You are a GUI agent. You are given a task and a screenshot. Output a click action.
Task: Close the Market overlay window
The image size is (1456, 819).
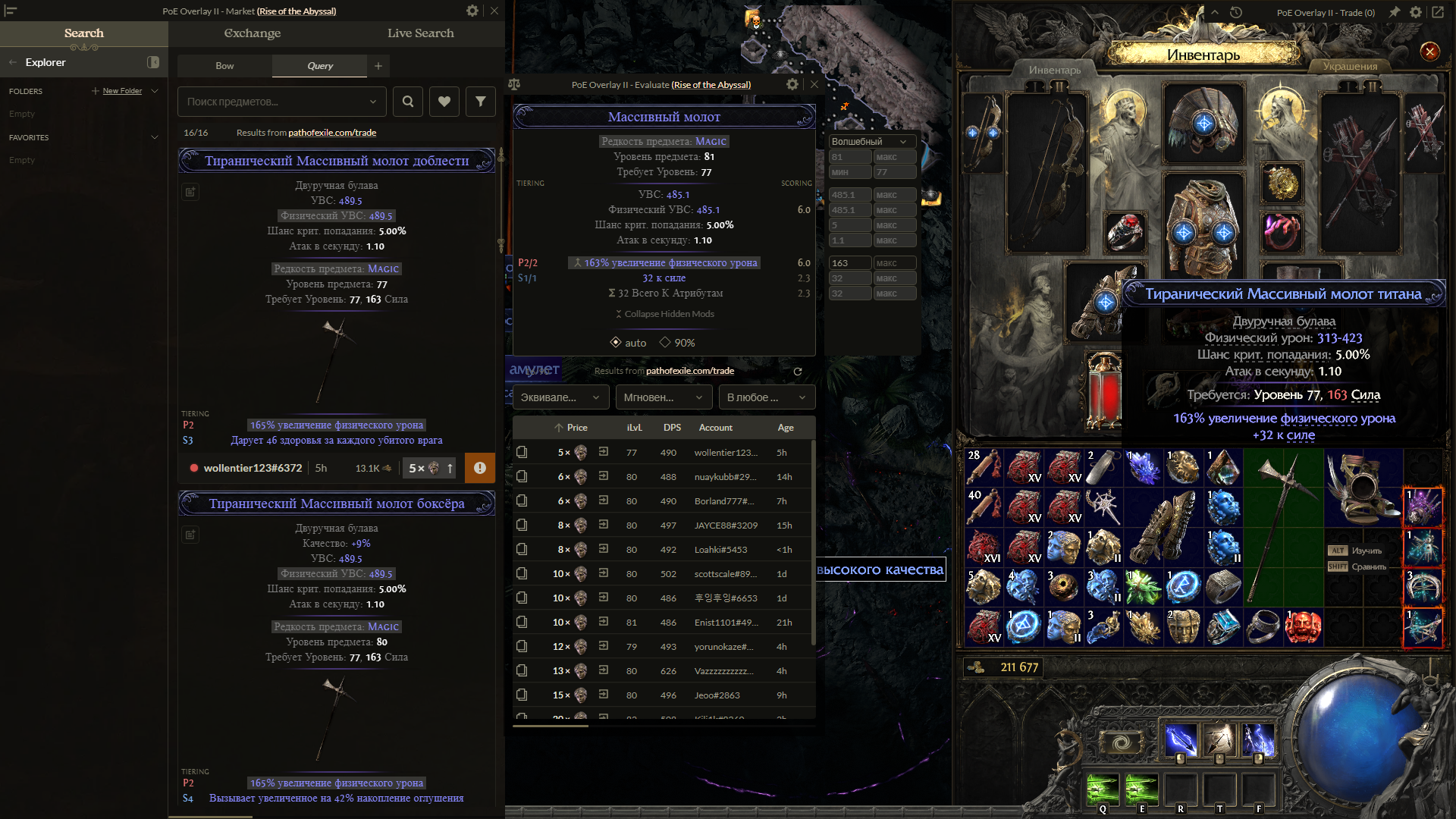point(494,11)
